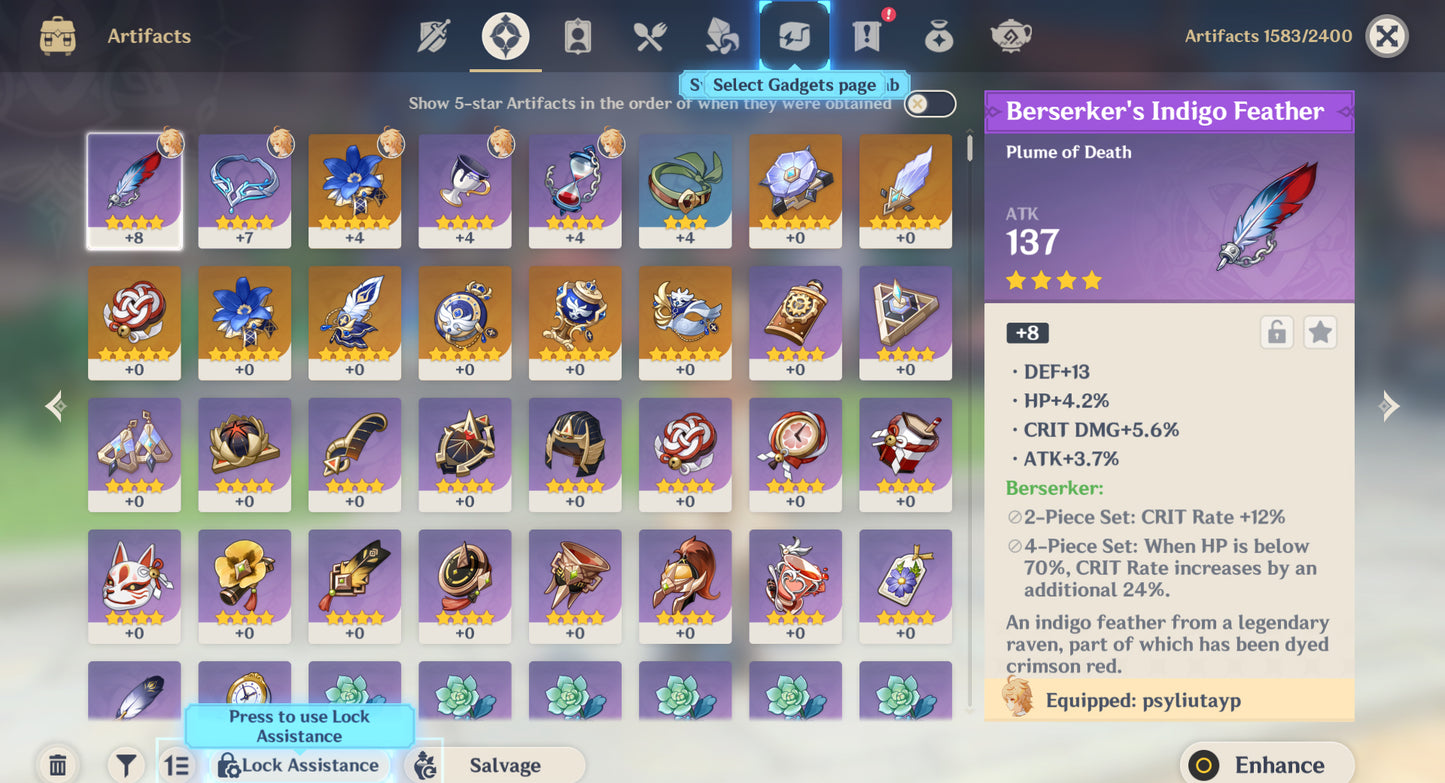Go to previous page with left arrow
Screen dimensions: 1445x783
55,405
